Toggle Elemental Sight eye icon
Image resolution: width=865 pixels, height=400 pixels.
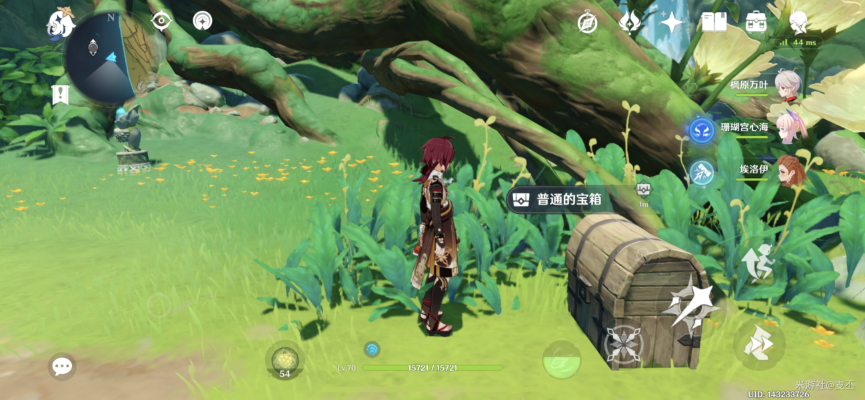coord(161,21)
